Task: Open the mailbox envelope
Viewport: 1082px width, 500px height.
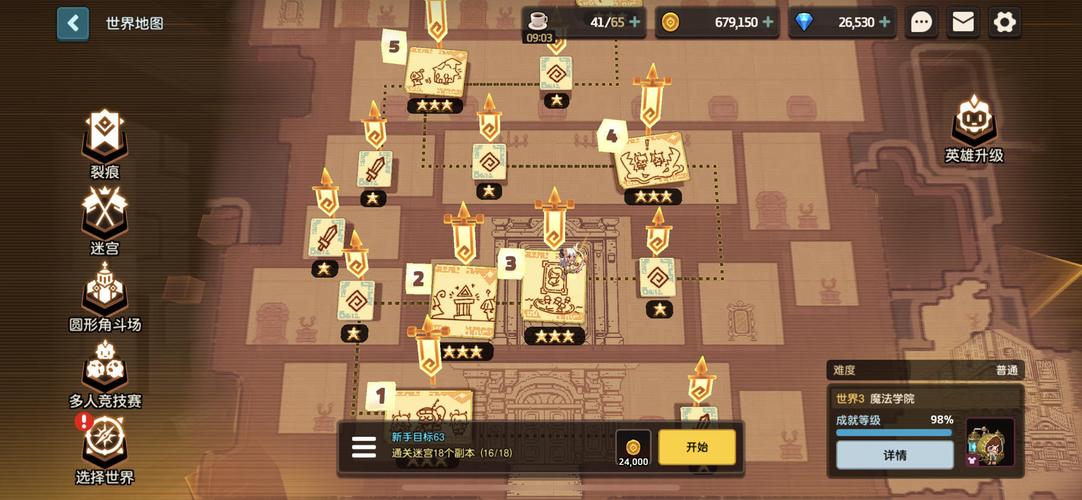Action: (963, 22)
